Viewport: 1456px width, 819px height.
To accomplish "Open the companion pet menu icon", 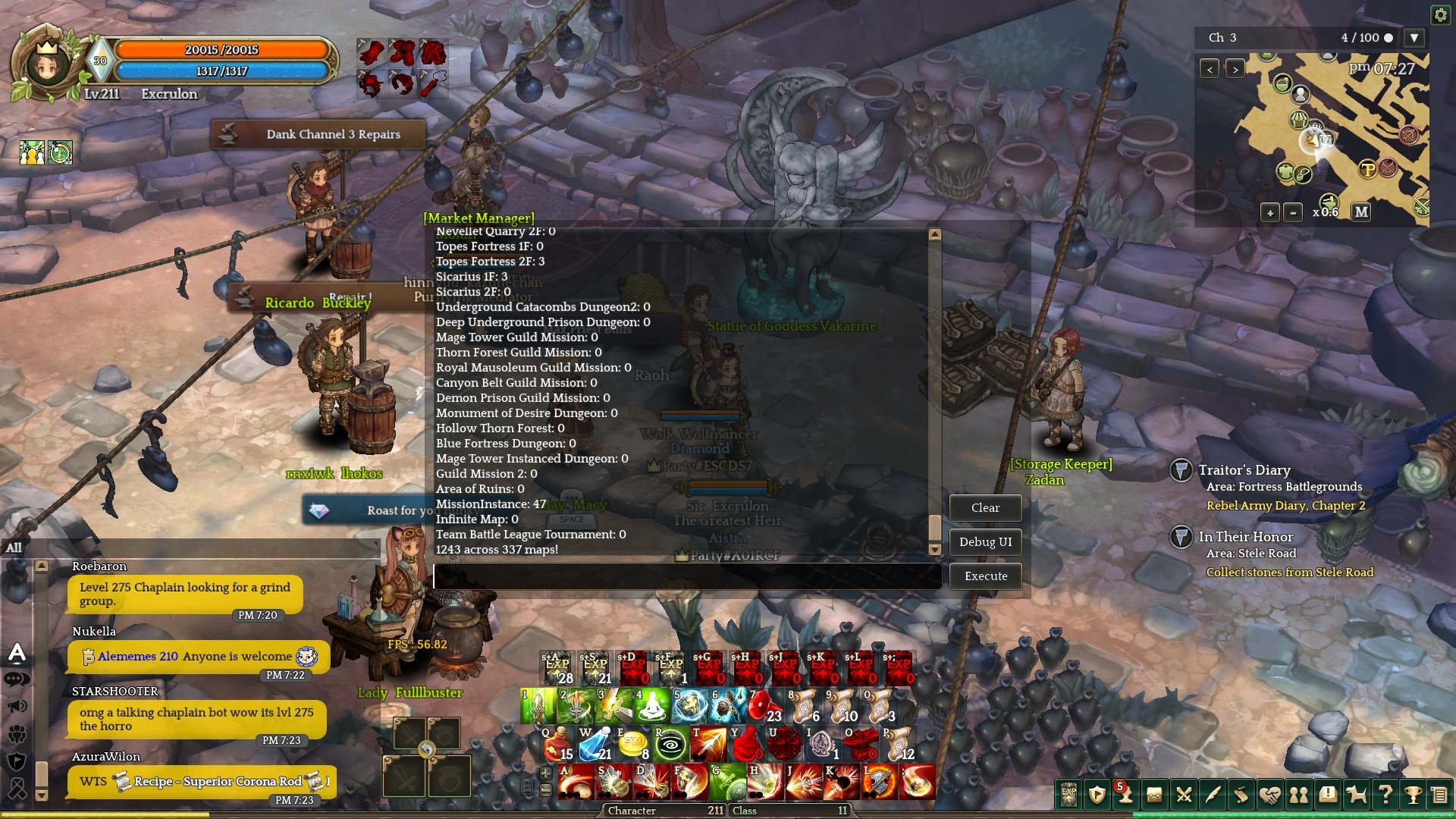I will click(1356, 795).
